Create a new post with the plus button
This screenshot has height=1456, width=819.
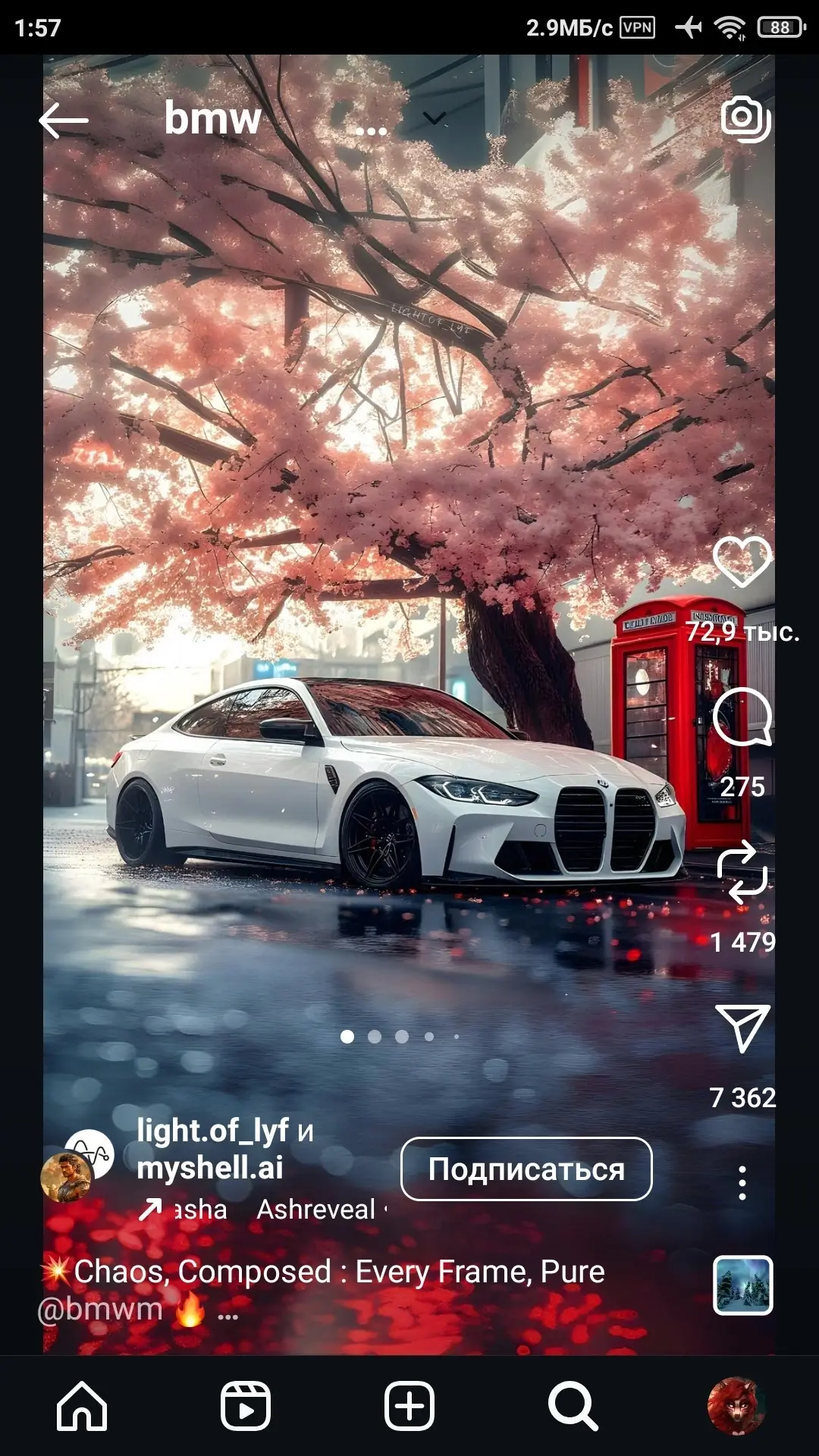coord(409,1406)
